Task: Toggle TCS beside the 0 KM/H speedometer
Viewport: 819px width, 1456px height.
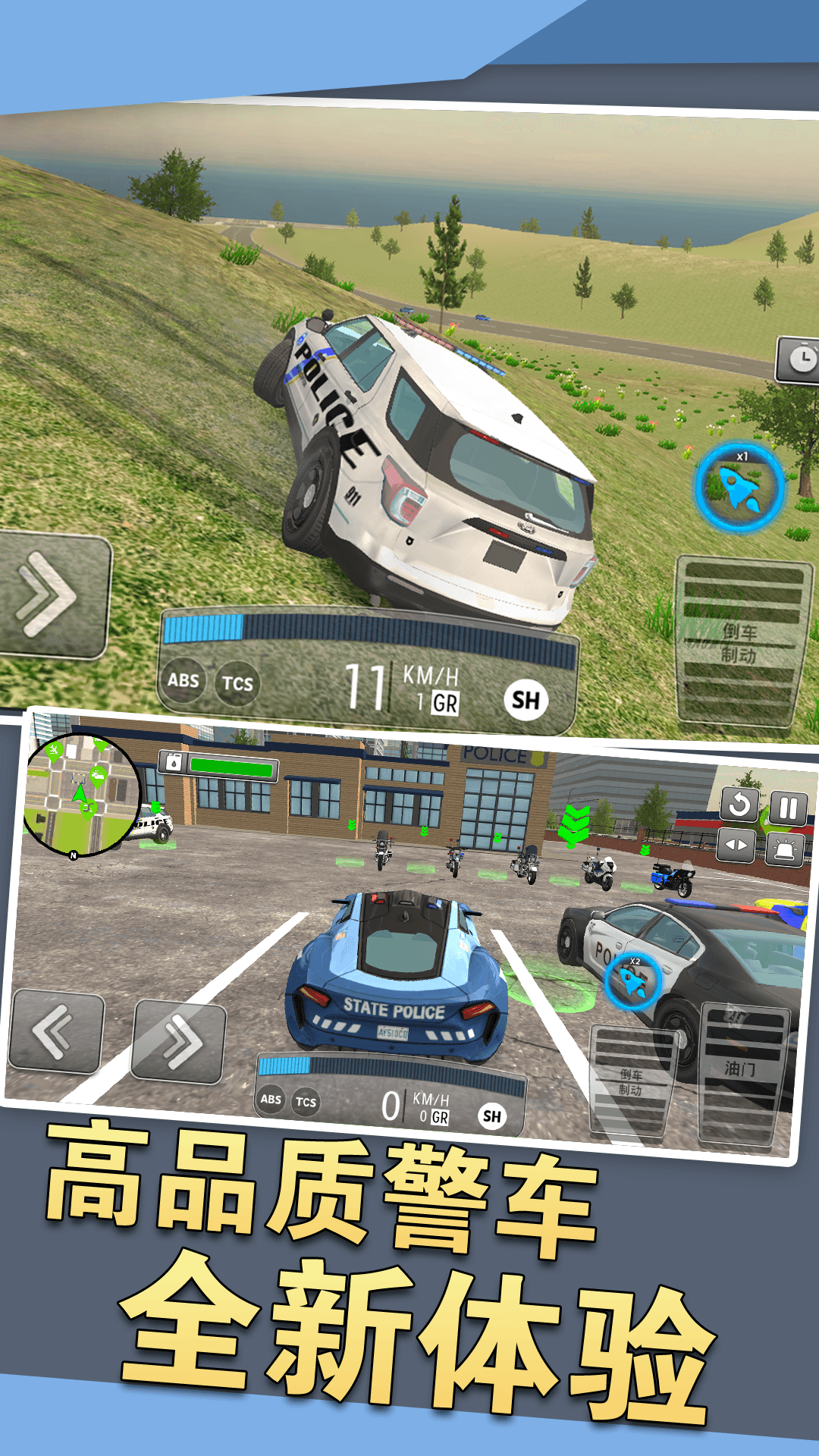Action: tap(306, 1103)
